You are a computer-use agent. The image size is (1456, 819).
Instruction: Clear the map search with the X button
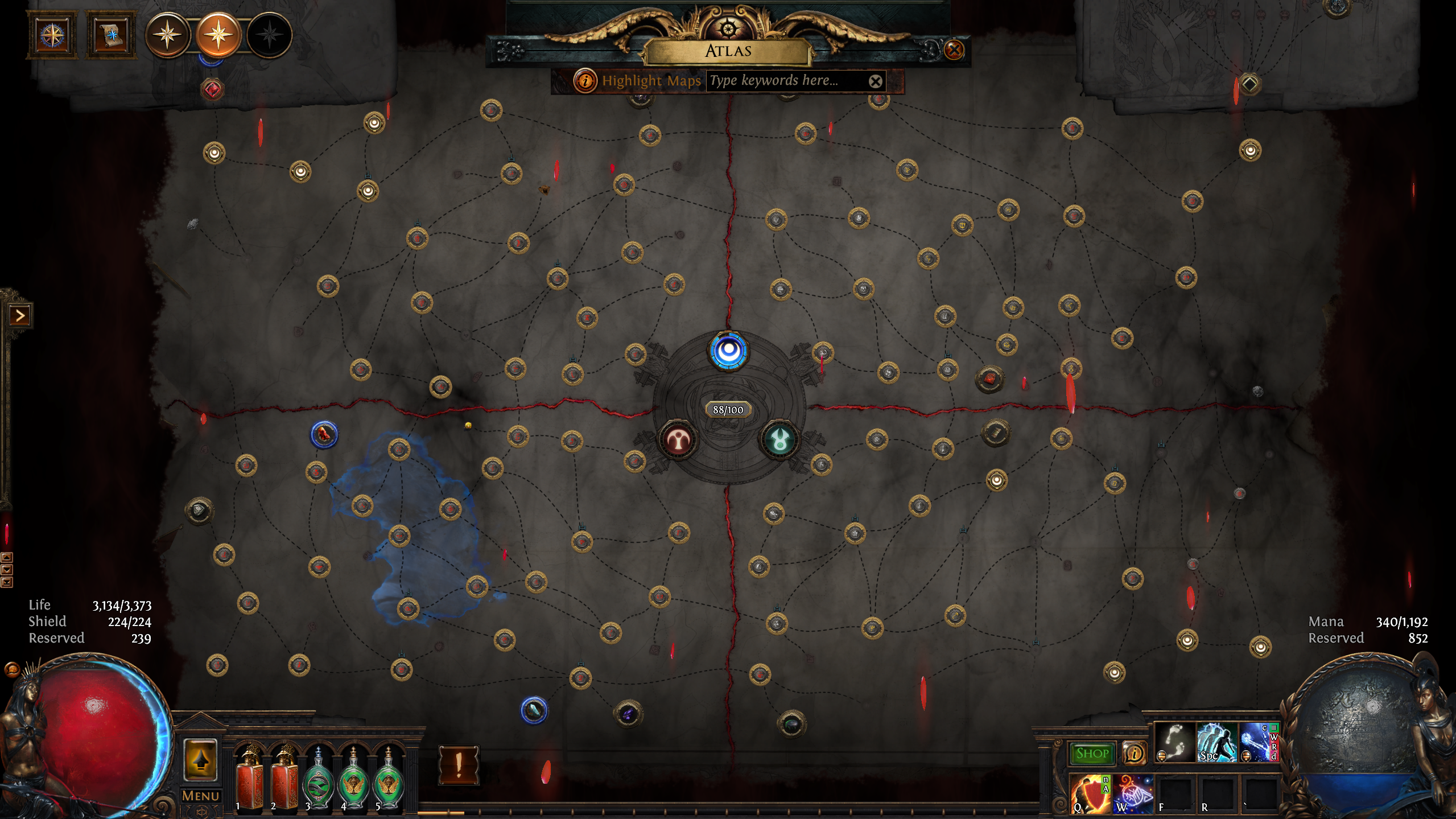(x=876, y=81)
